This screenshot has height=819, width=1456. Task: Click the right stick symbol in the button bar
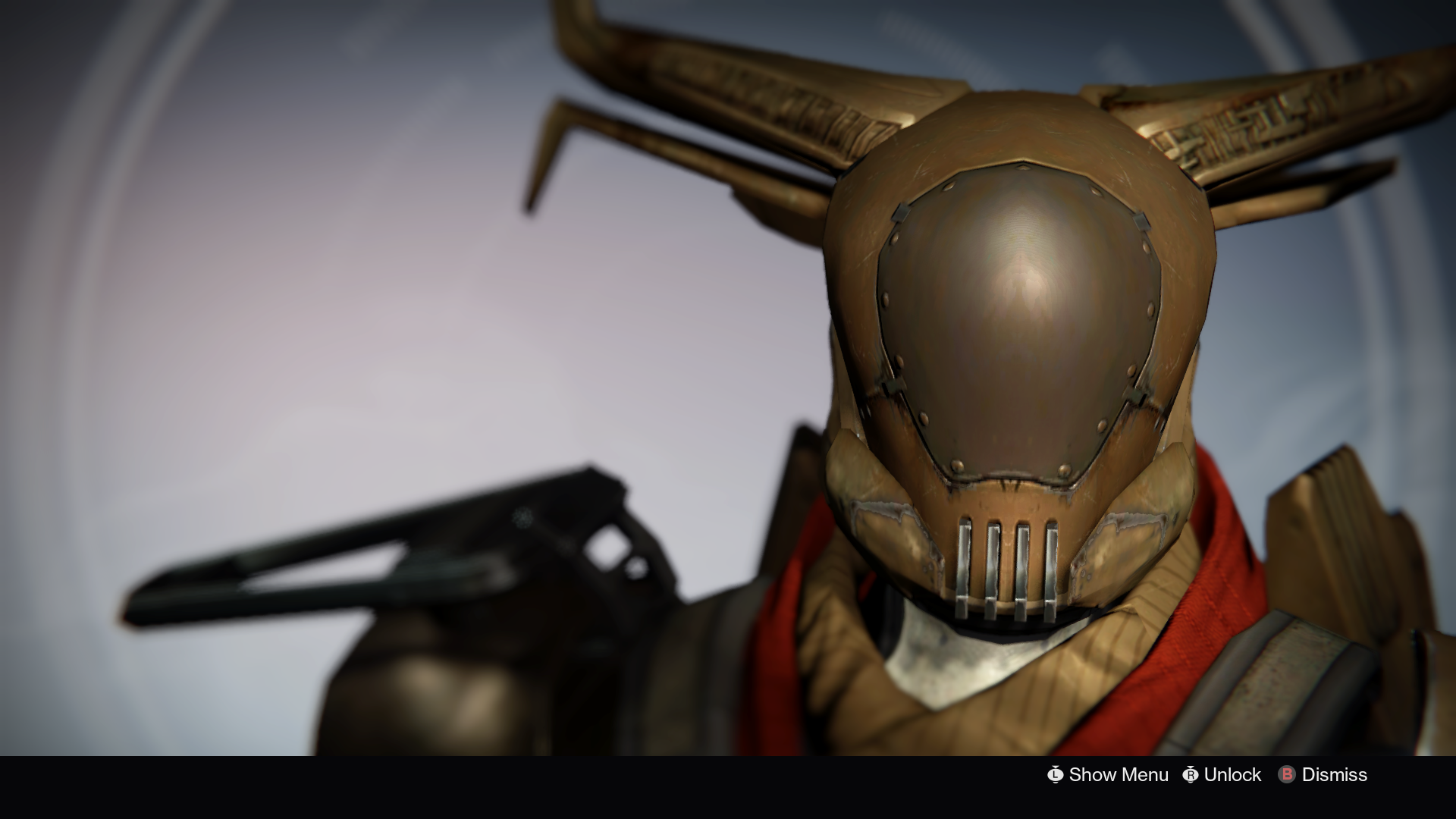tap(1189, 775)
